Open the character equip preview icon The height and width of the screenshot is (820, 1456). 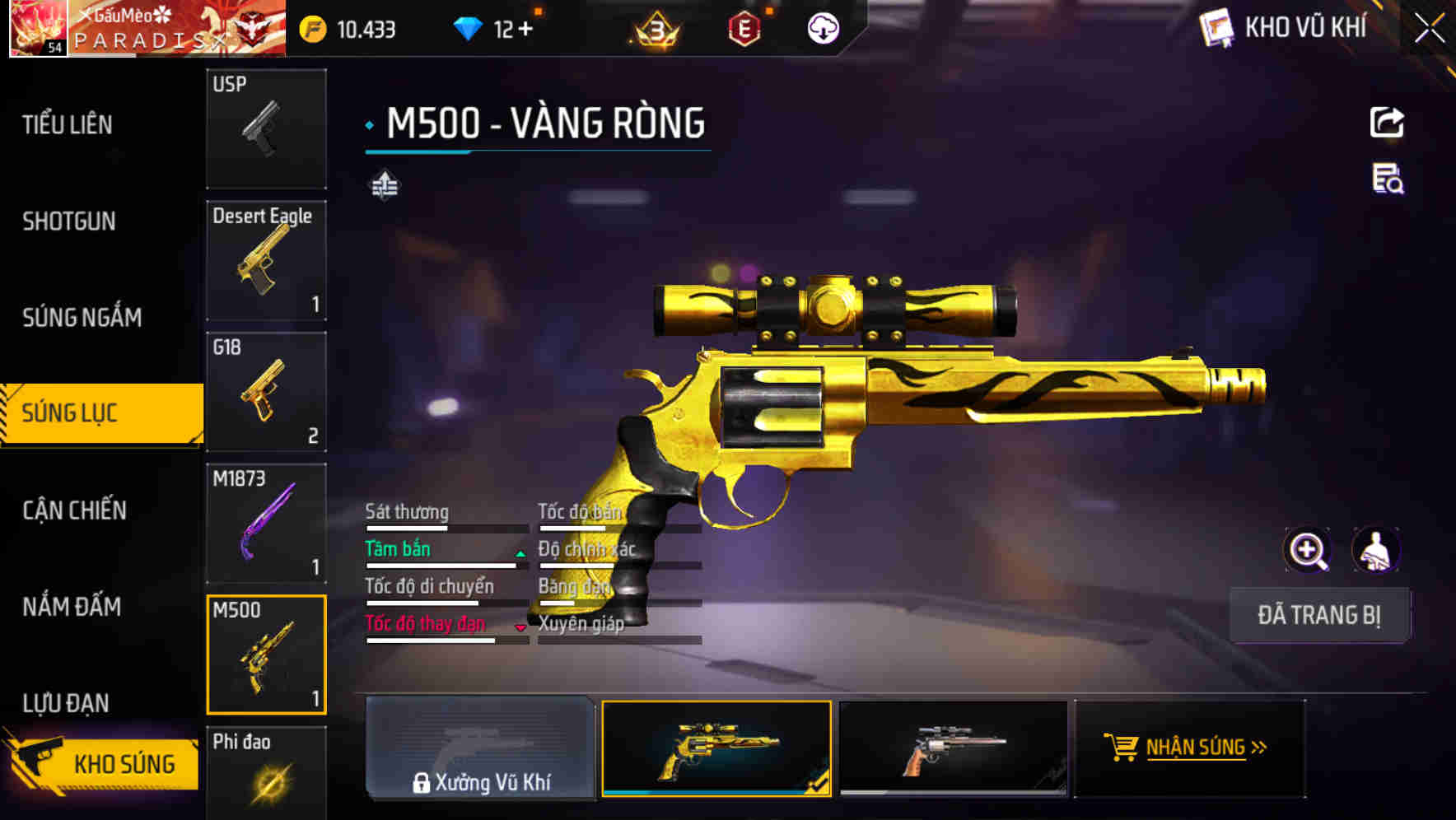point(1376,549)
